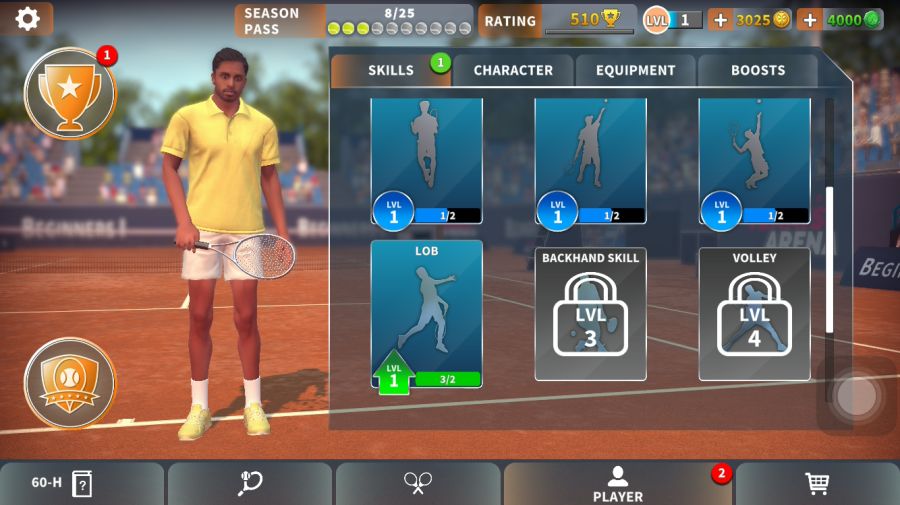The height and width of the screenshot is (505, 900).
Task: Open the Season Pass panel
Action: coord(354,20)
